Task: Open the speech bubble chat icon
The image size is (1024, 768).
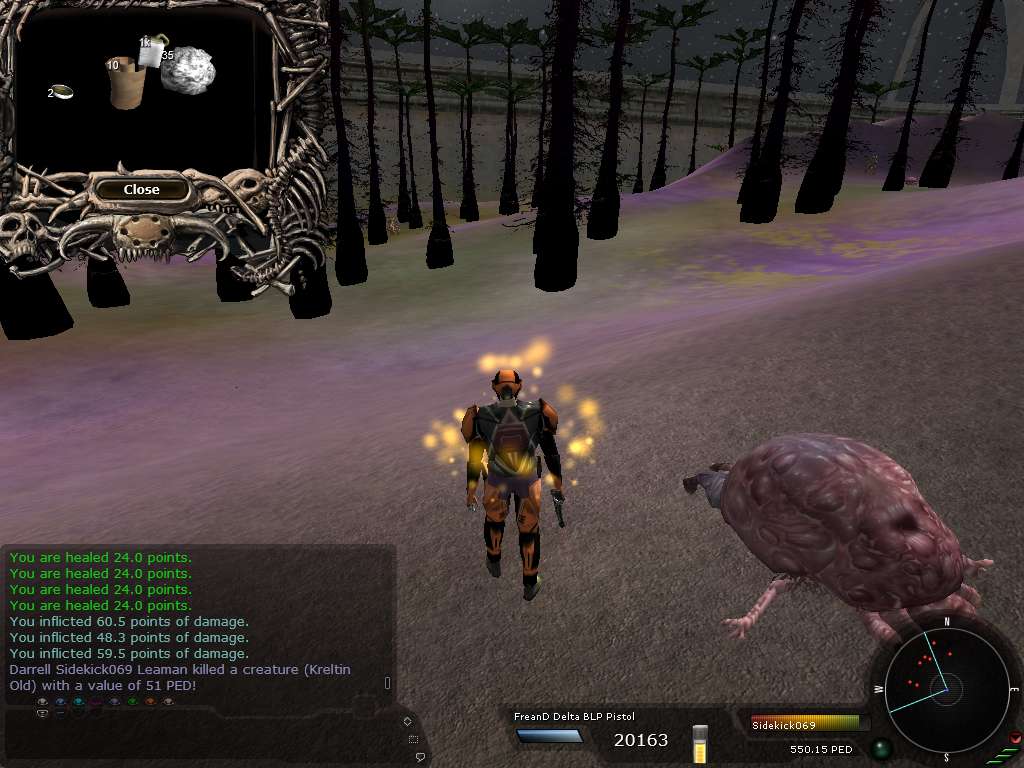Action: pyautogui.click(x=421, y=757)
